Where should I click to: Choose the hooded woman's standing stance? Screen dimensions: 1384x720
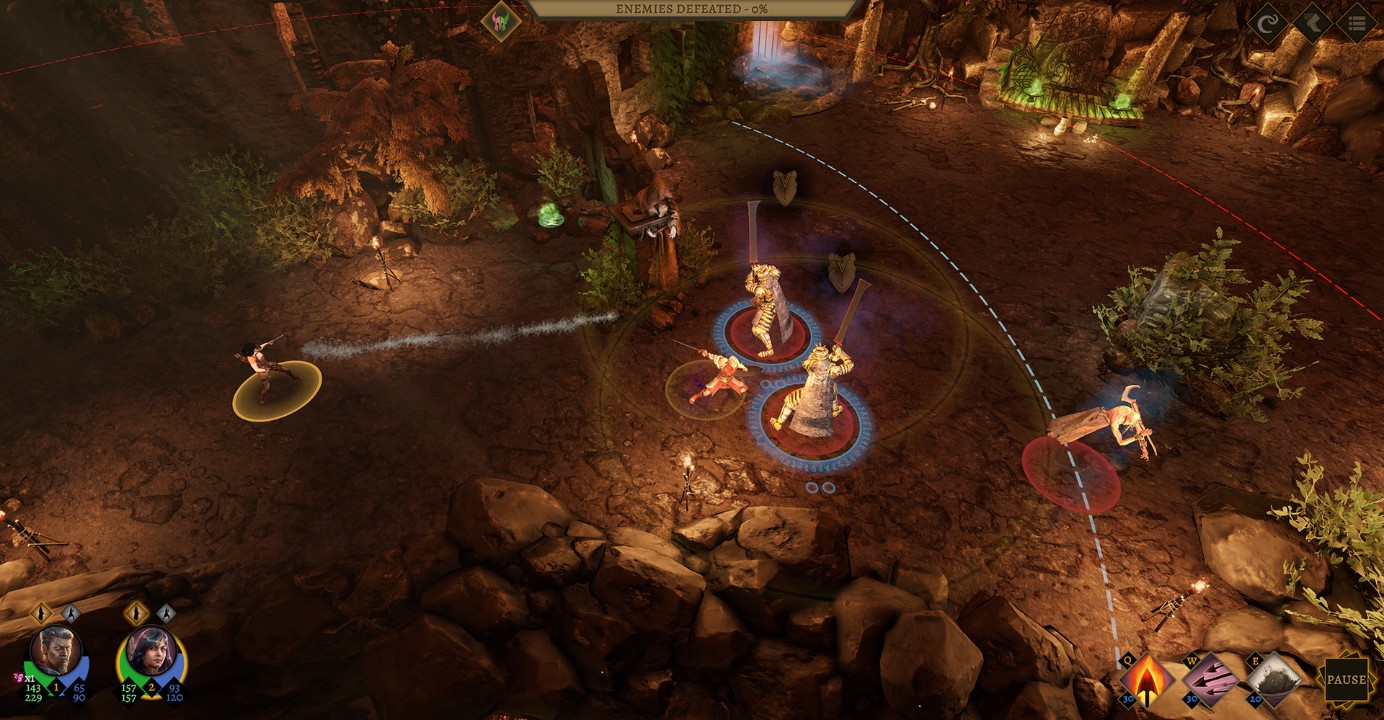[x=136, y=613]
